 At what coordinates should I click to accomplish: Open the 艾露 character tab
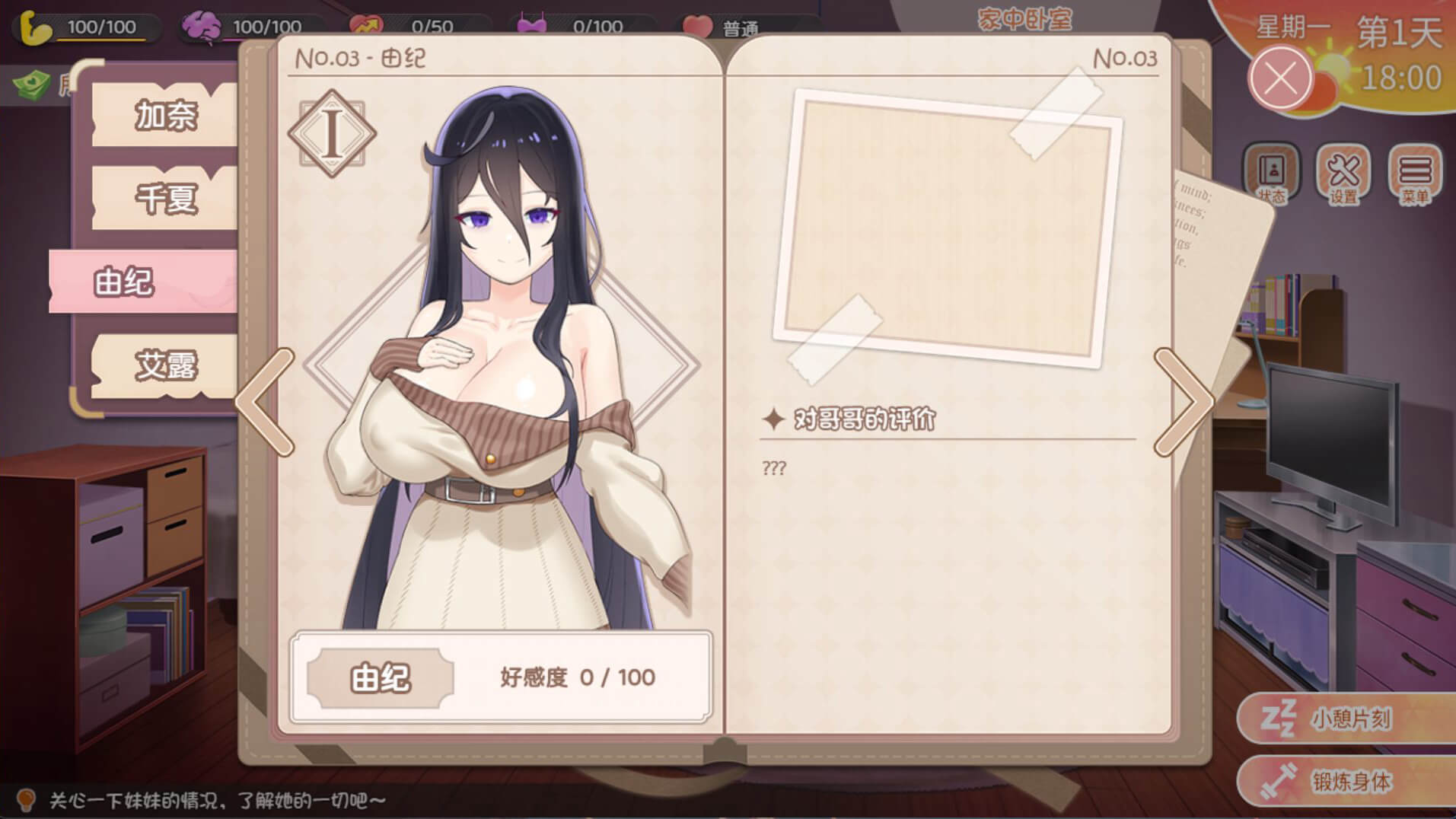tap(164, 365)
